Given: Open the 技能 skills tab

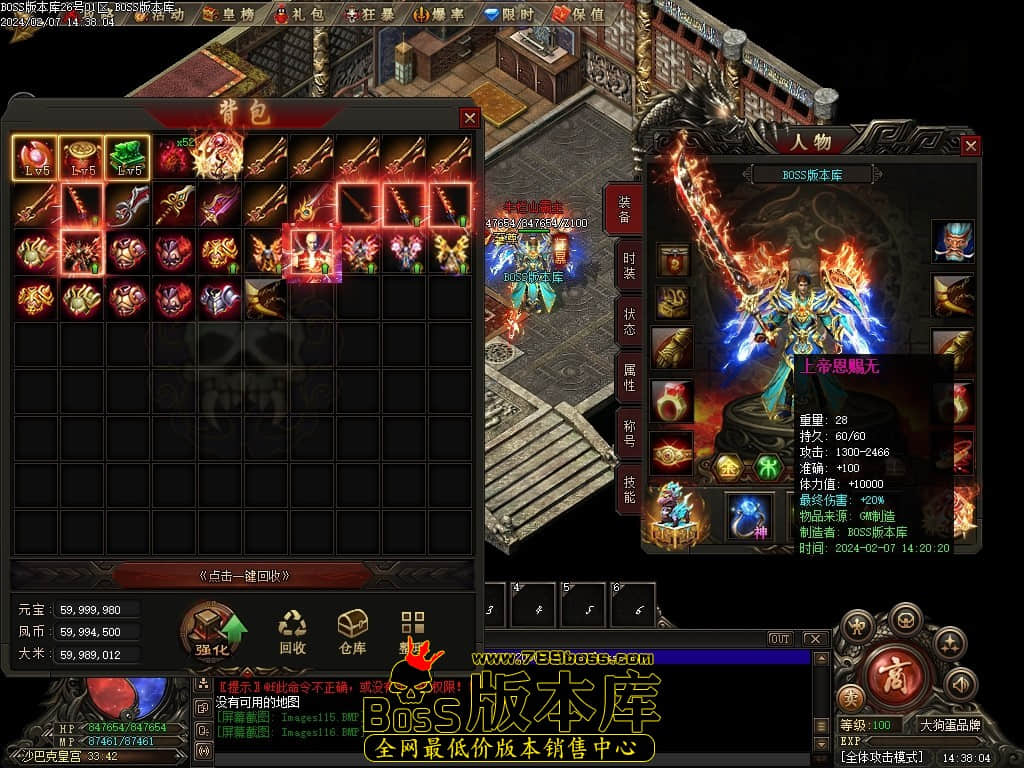Looking at the screenshot, I should pyautogui.click(x=627, y=487).
